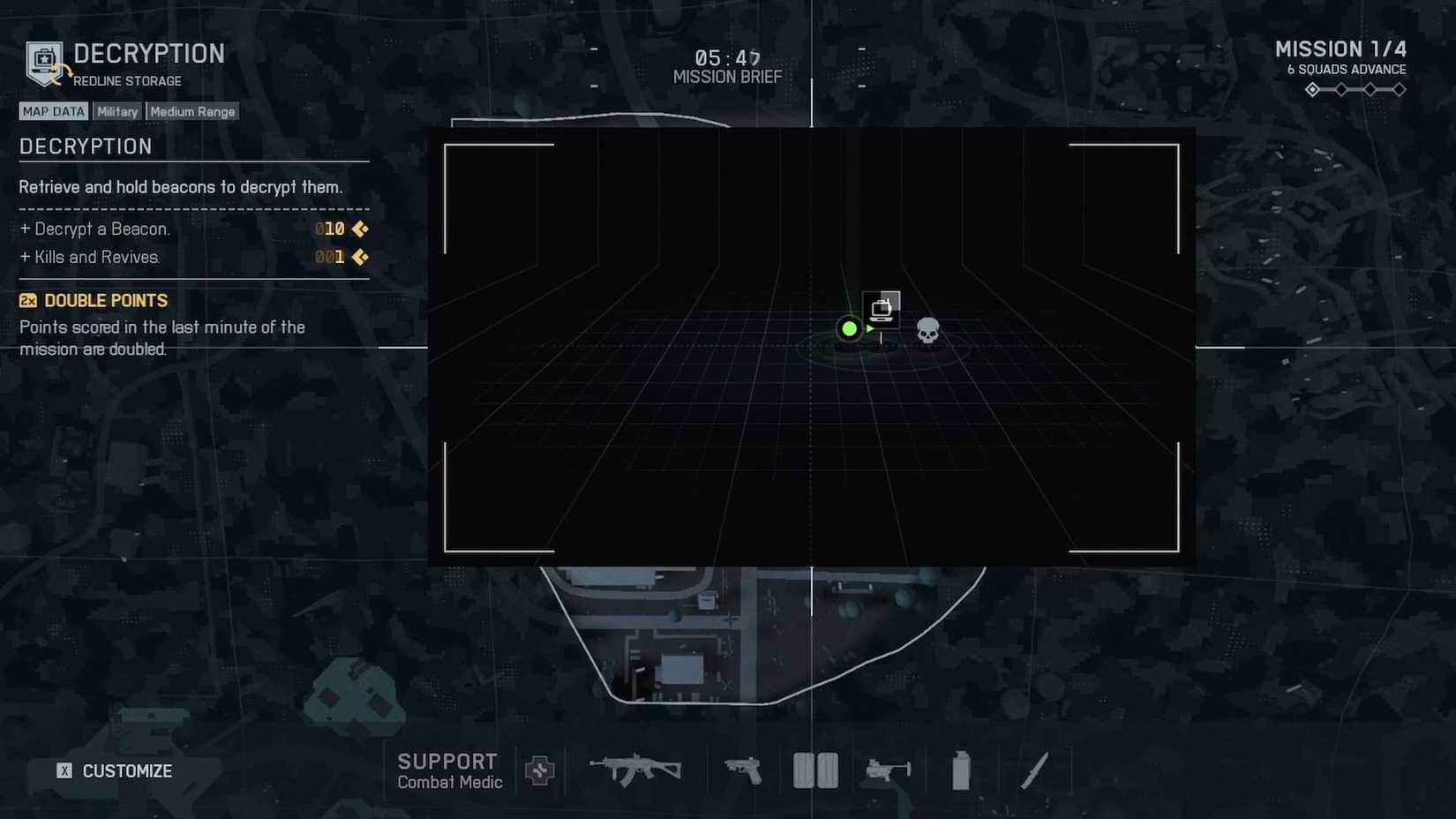Open the Mission Brief header
The height and width of the screenshot is (819, 1456).
click(x=726, y=76)
